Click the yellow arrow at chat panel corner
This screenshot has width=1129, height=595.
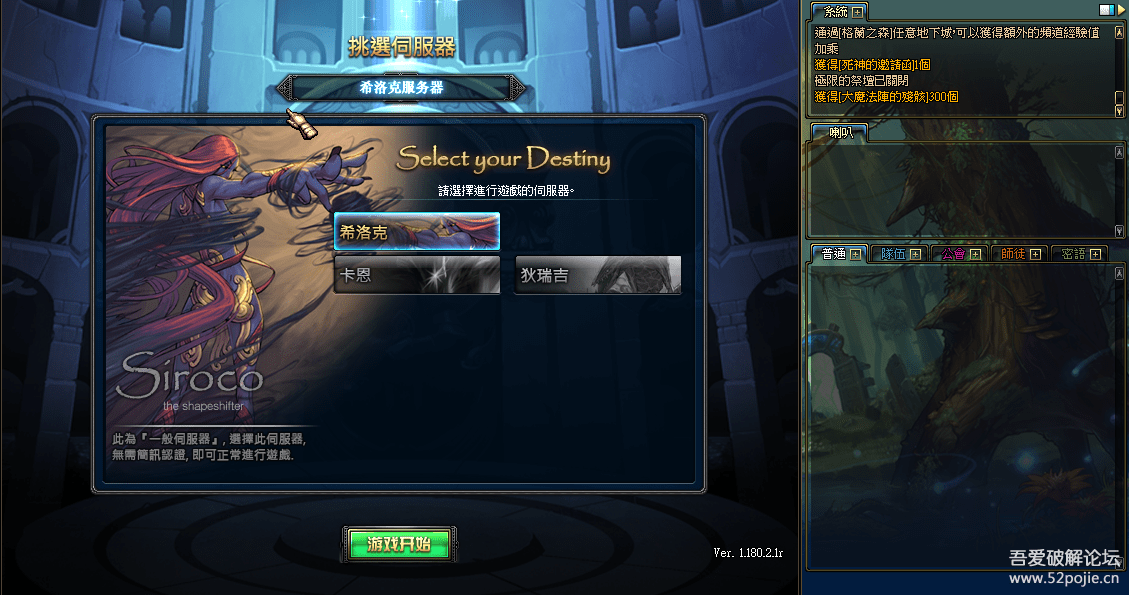tap(1119, 9)
